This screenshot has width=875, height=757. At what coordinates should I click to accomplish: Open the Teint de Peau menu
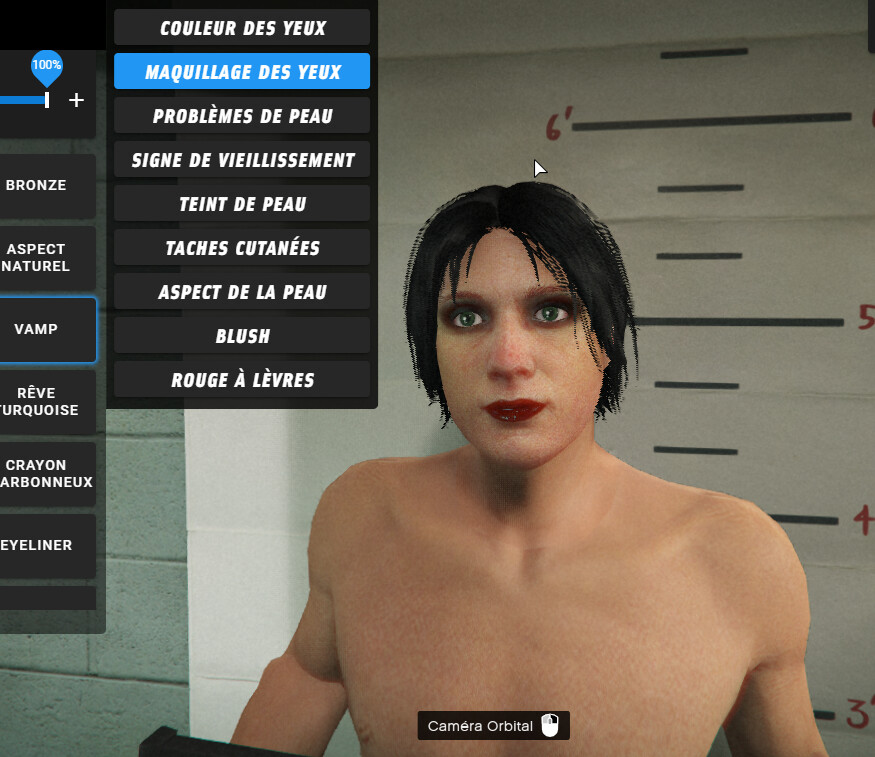click(x=242, y=204)
